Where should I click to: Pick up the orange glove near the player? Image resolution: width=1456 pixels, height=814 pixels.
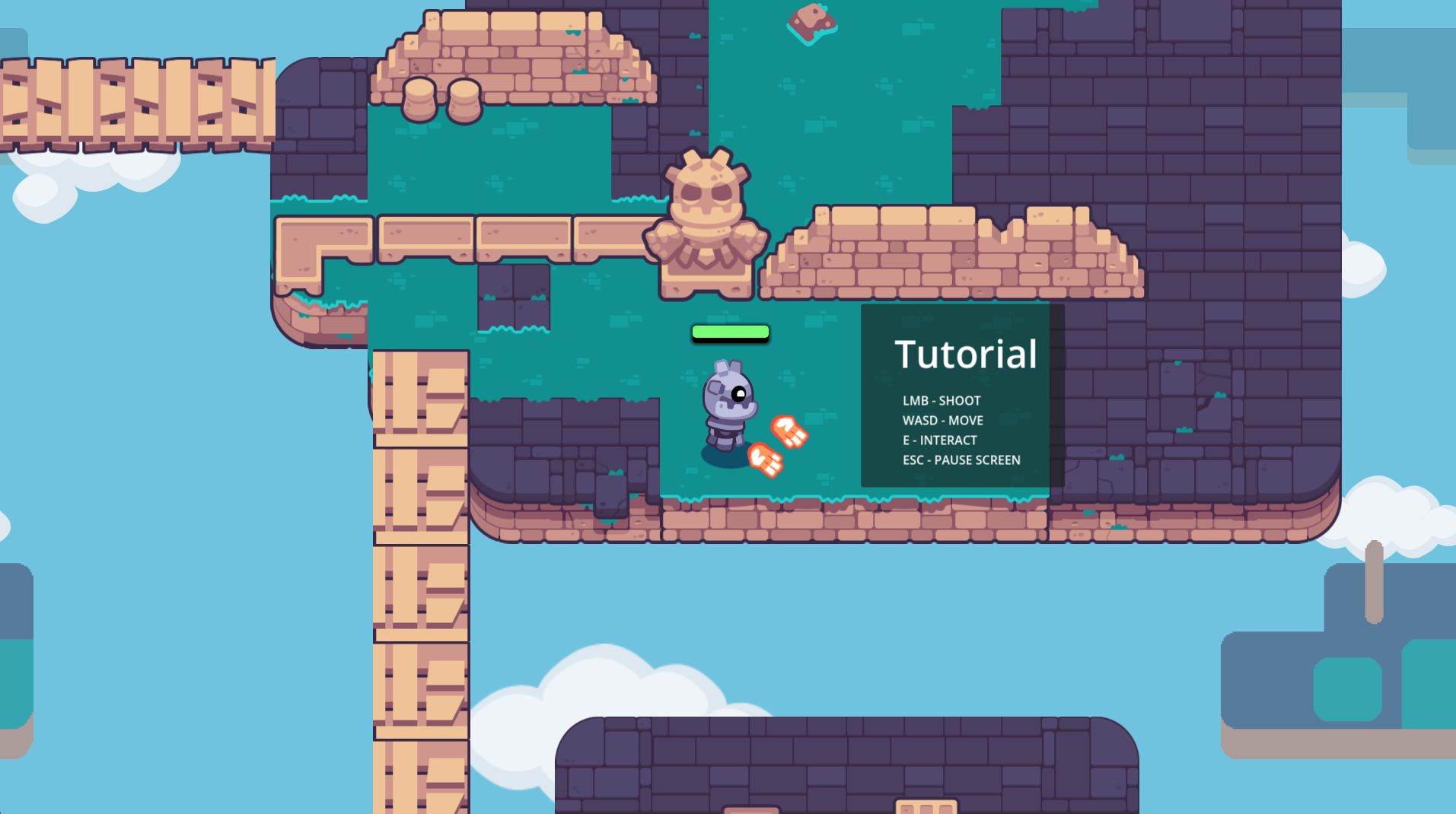[789, 431]
